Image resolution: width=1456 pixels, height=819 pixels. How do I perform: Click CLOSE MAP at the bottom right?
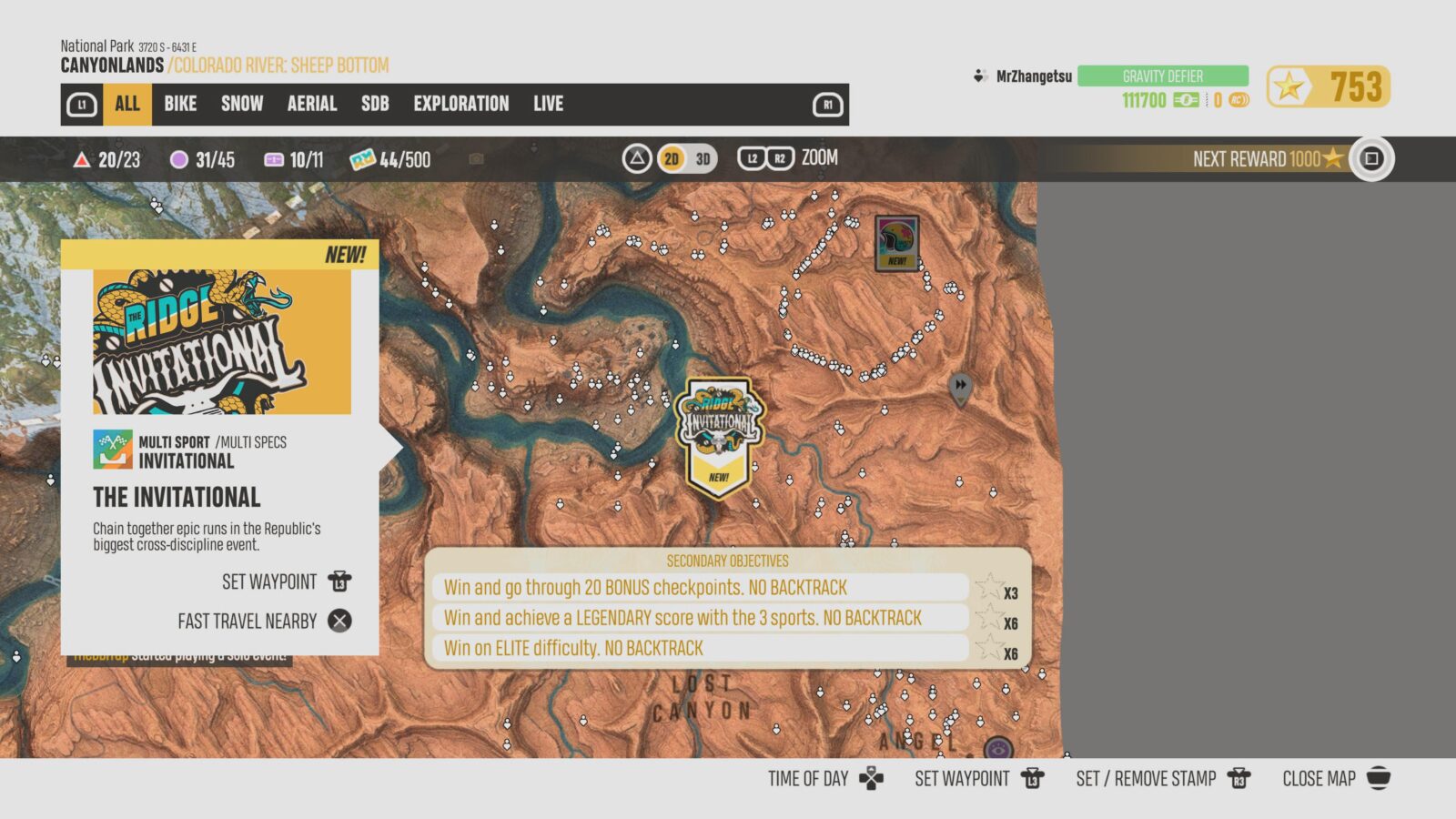click(x=1319, y=778)
